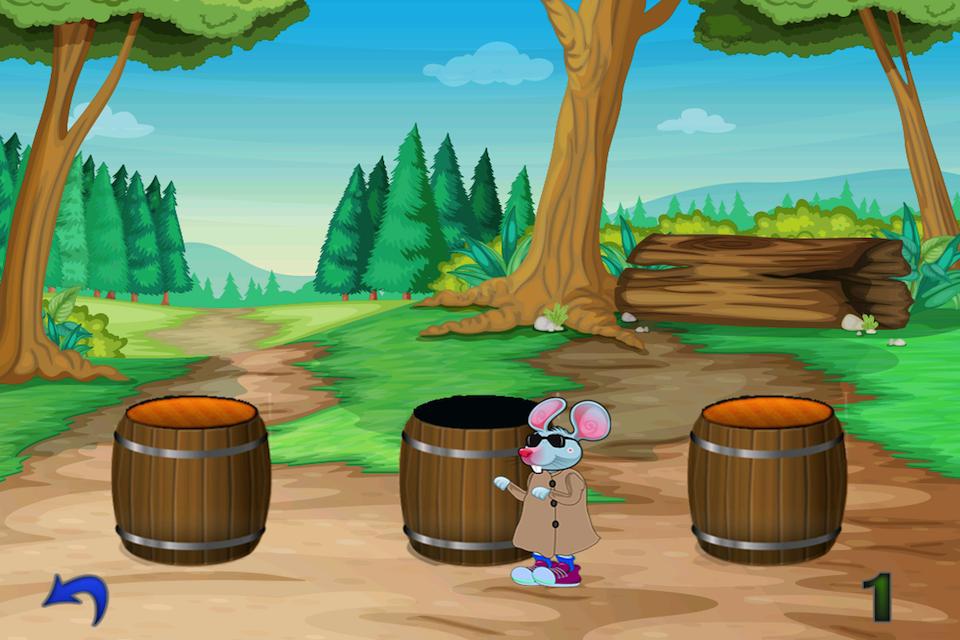Choose the open barrel beside the mouse

pyautogui.click(x=455, y=480)
